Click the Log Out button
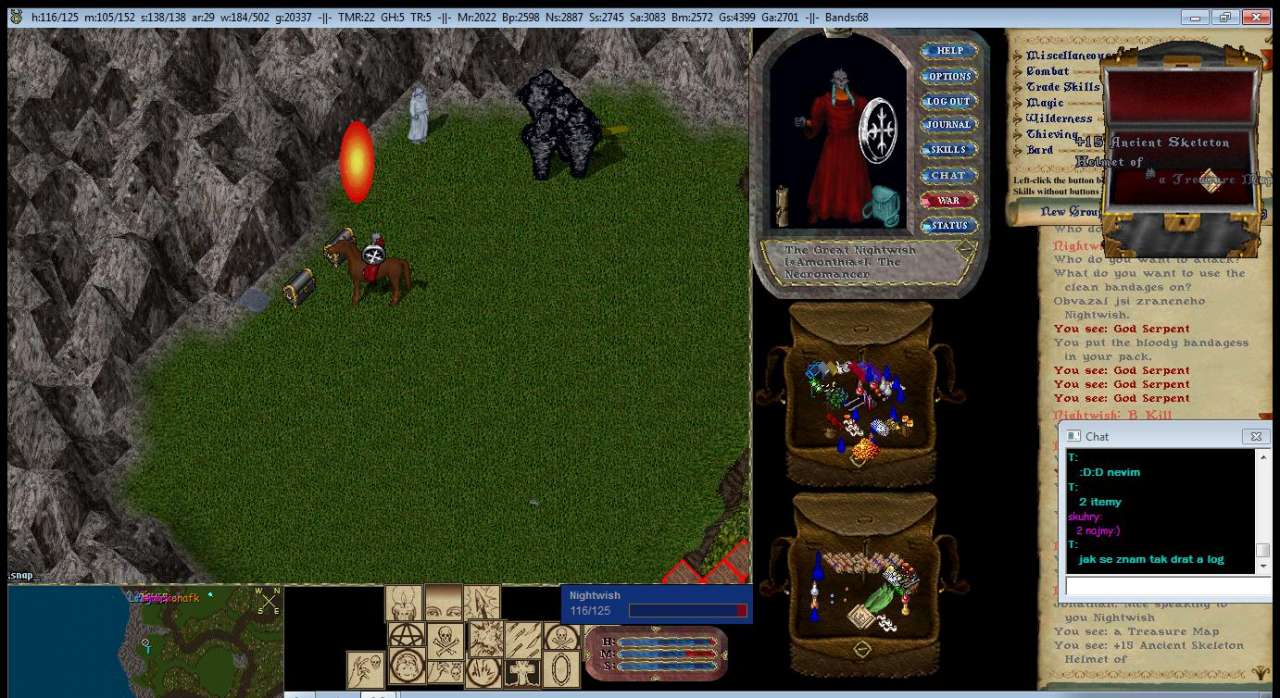 click(948, 101)
